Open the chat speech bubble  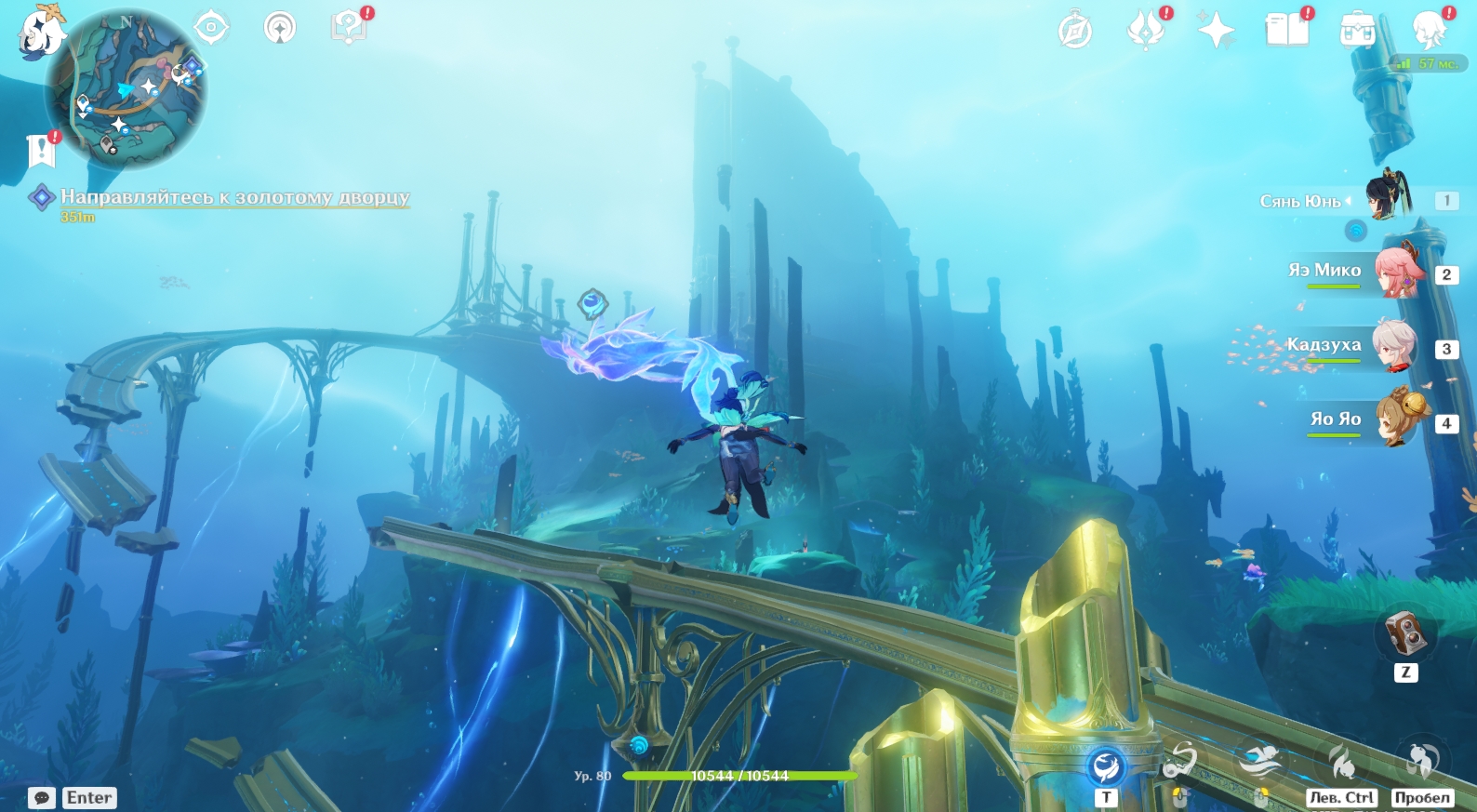click(41, 798)
